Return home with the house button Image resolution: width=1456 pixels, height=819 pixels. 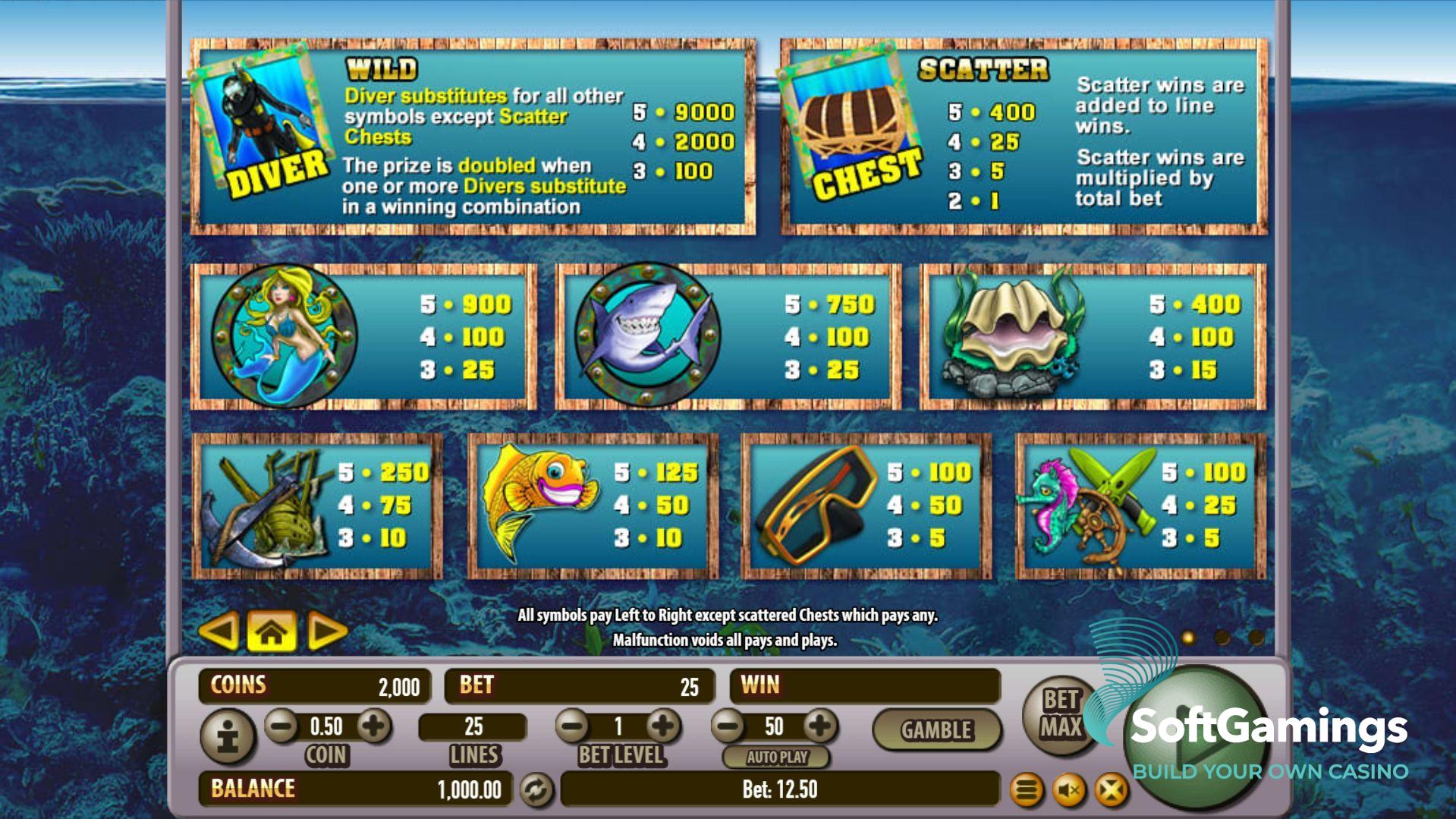pyautogui.click(x=272, y=632)
